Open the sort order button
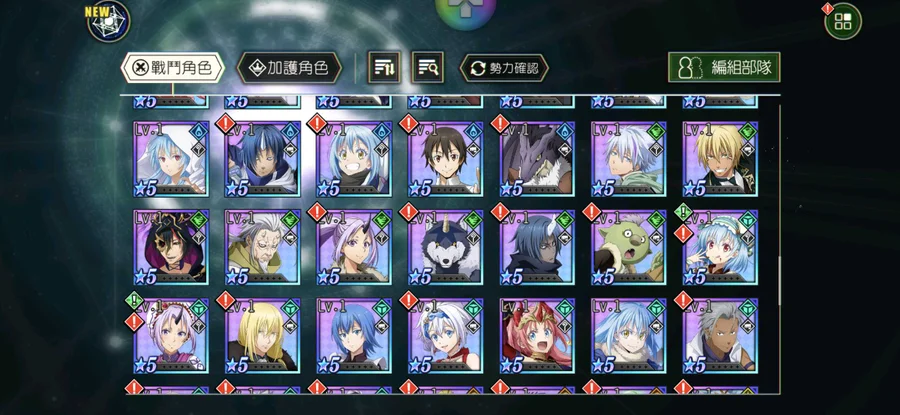900x415 pixels. [x=386, y=68]
